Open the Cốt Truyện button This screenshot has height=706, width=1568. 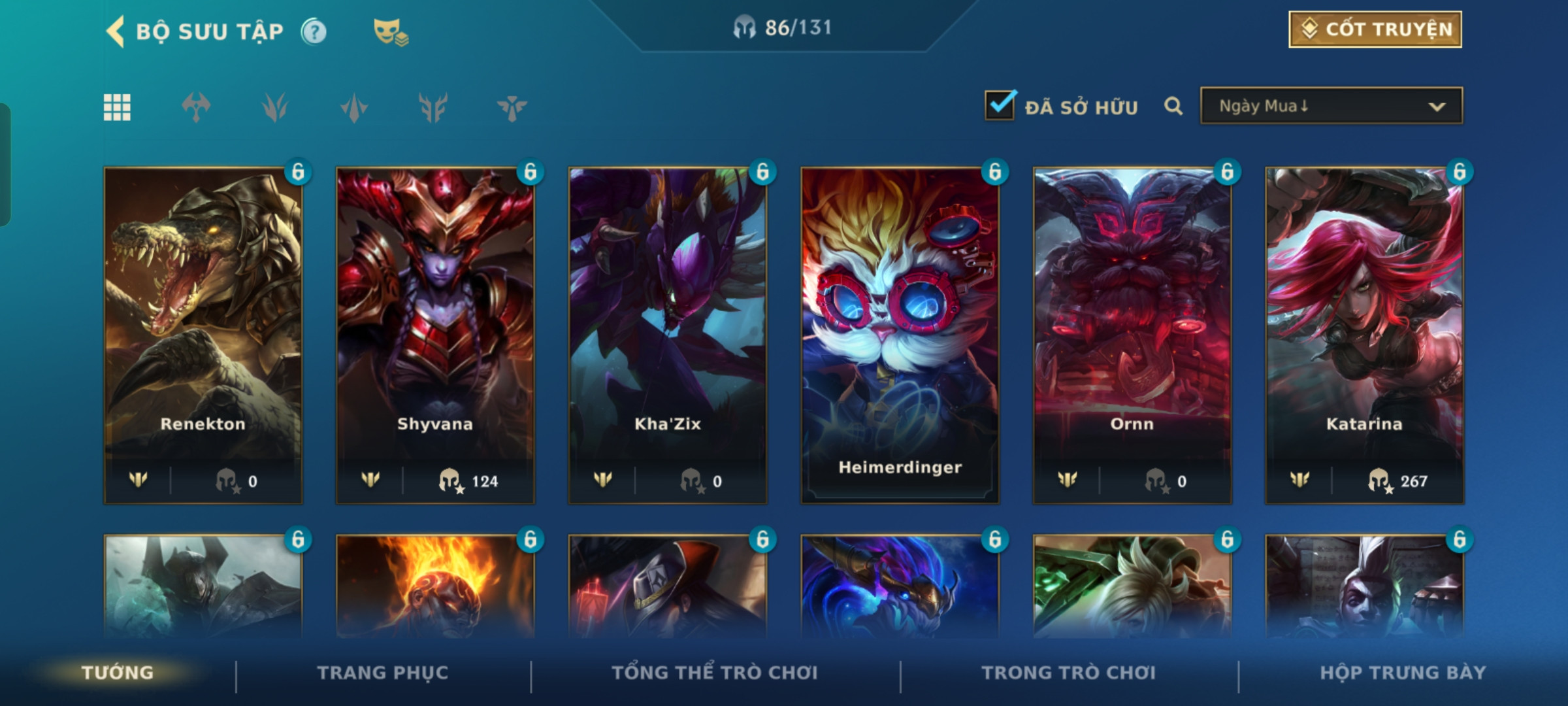(1375, 29)
